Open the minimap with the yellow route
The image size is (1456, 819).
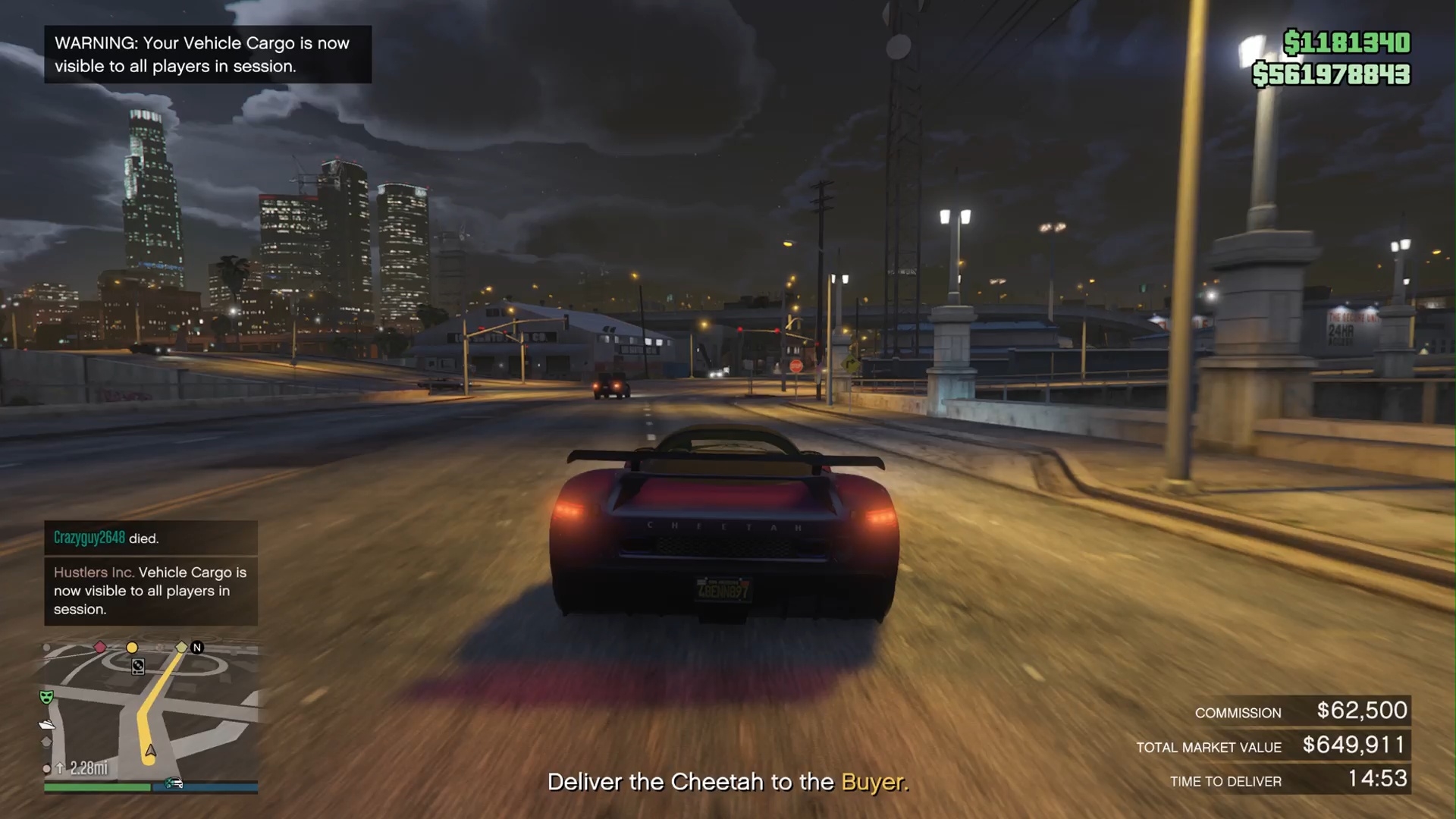click(152, 713)
